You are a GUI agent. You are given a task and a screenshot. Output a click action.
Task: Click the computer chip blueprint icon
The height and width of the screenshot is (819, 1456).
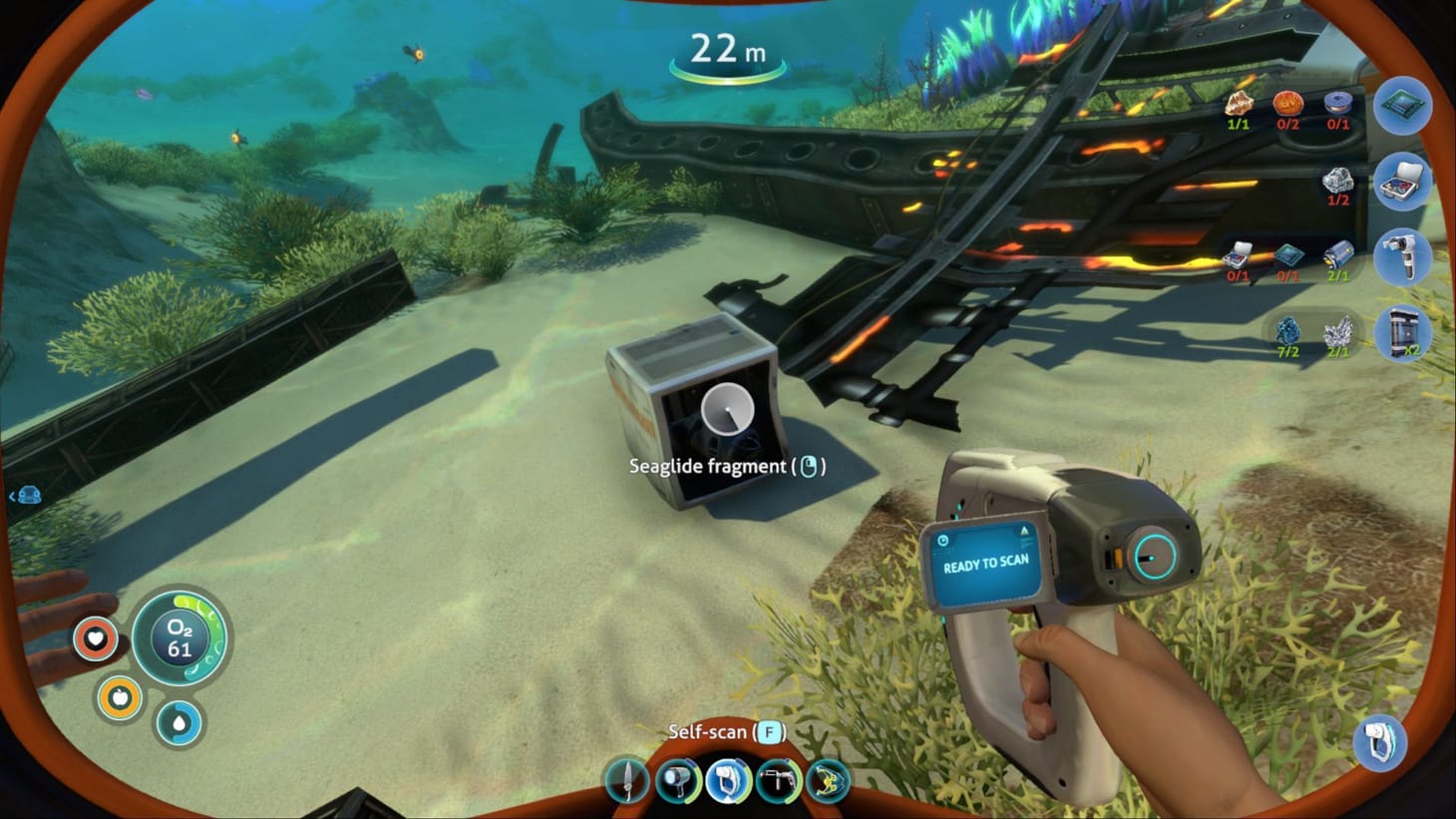tap(1401, 107)
